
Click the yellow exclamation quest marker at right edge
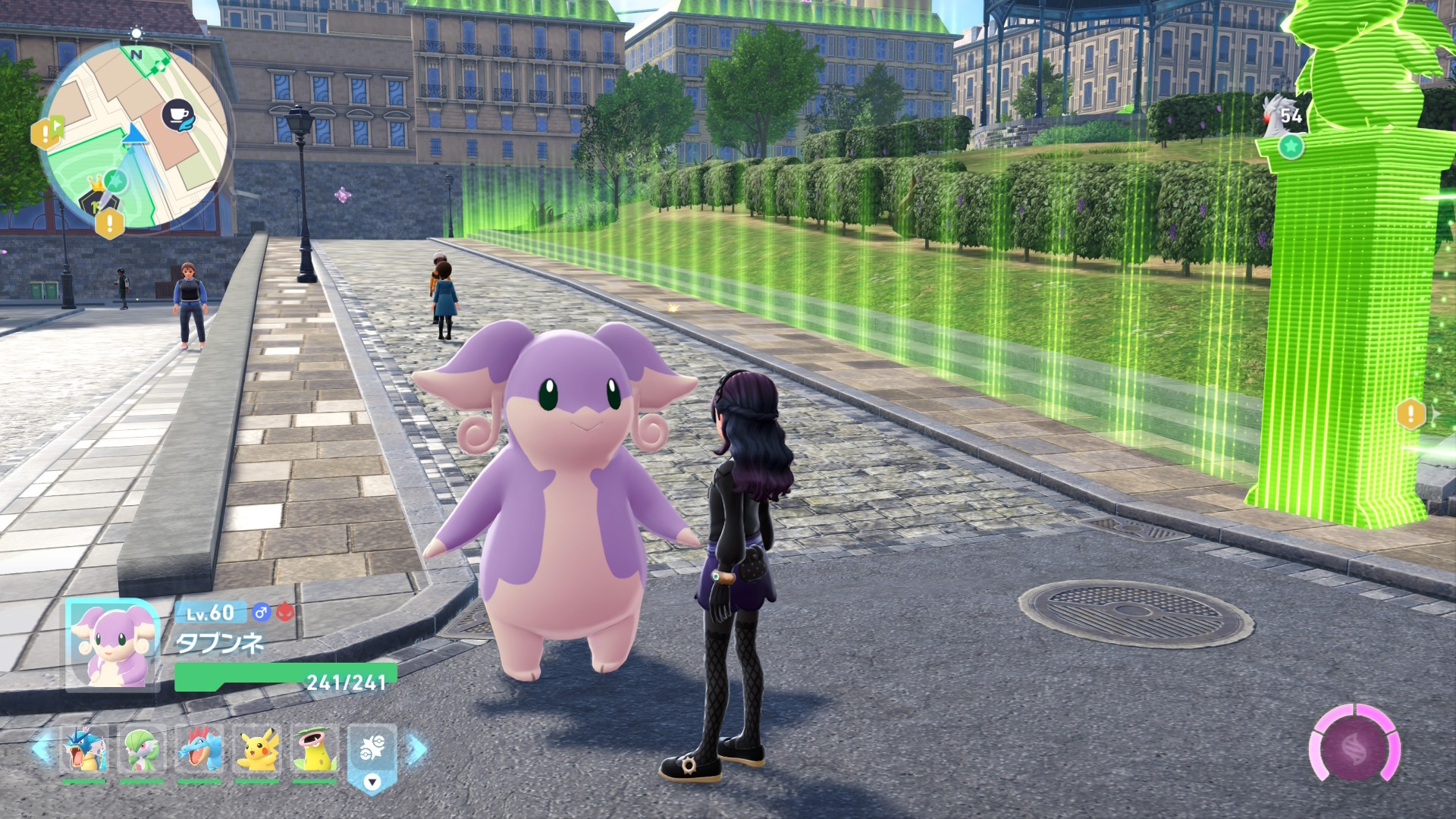(1410, 414)
